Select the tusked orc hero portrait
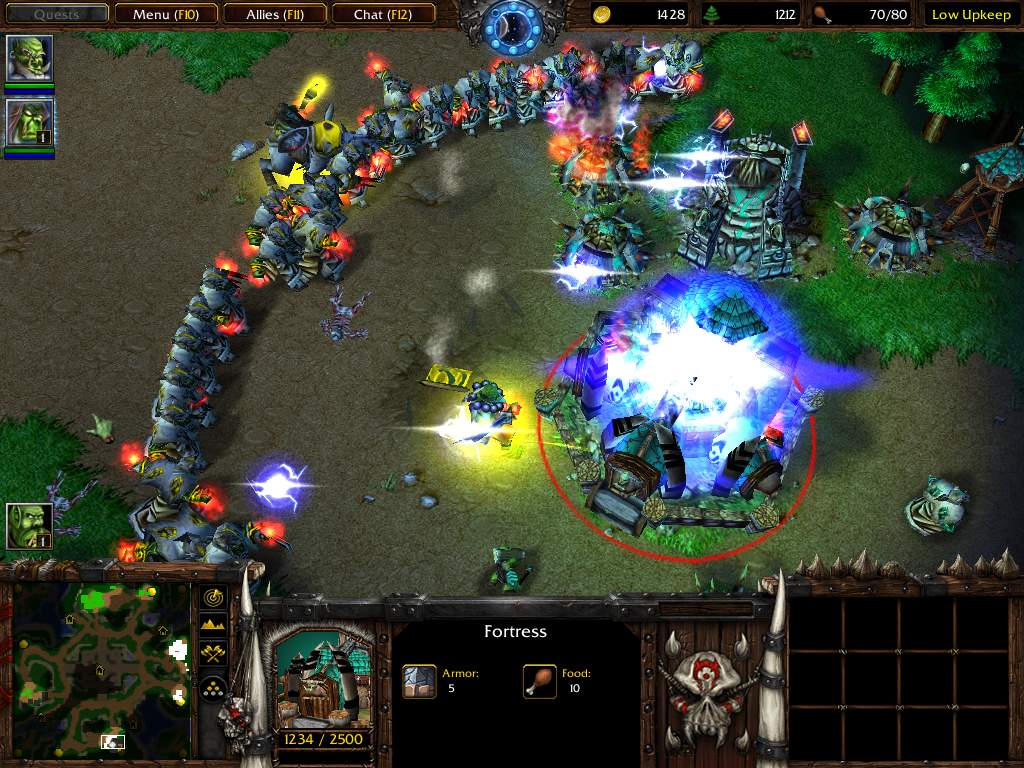The height and width of the screenshot is (768, 1024). coord(29,59)
